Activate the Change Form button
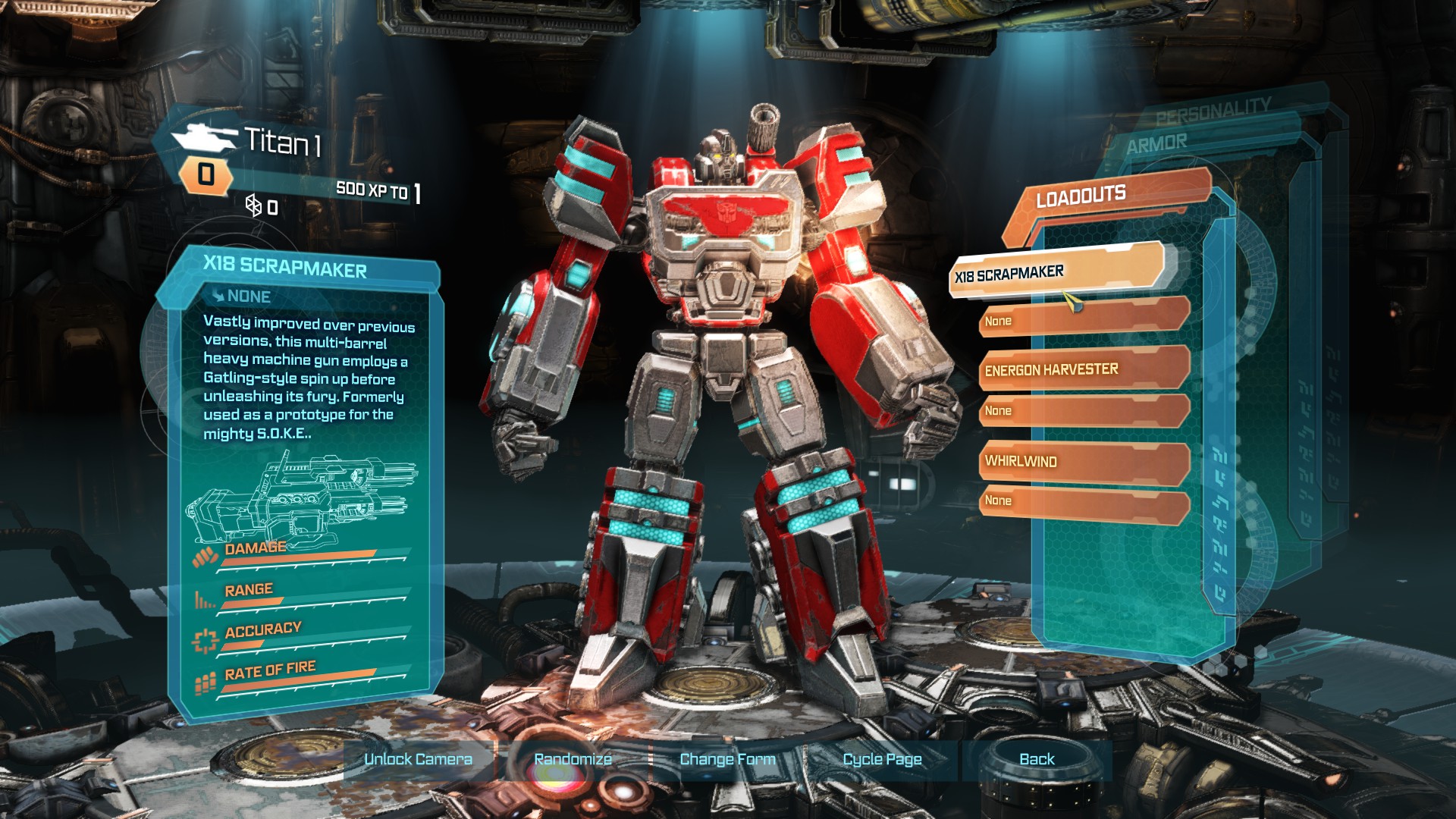The width and height of the screenshot is (1456, 819). coord(727,759)
